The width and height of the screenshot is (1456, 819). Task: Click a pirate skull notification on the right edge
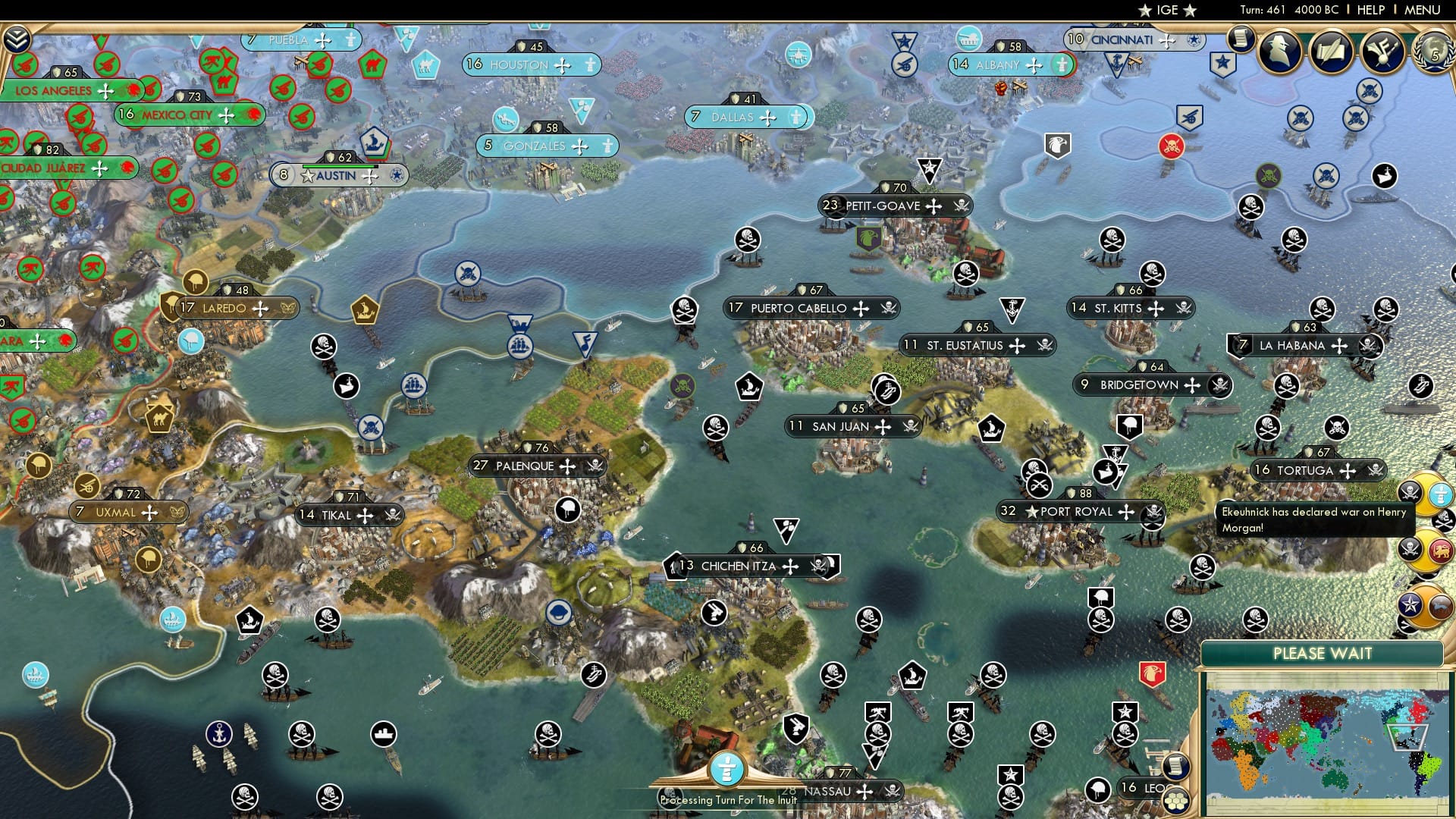tap(1444, 521)
